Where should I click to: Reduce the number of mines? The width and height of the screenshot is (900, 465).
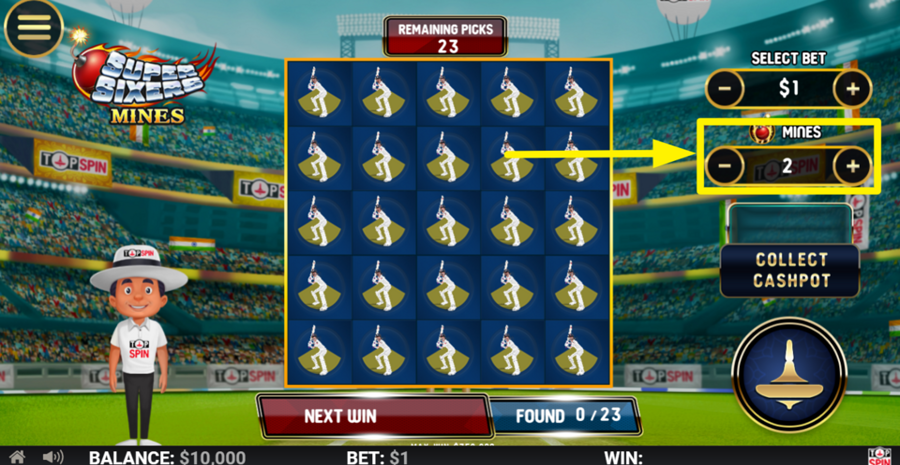point(726,166)
